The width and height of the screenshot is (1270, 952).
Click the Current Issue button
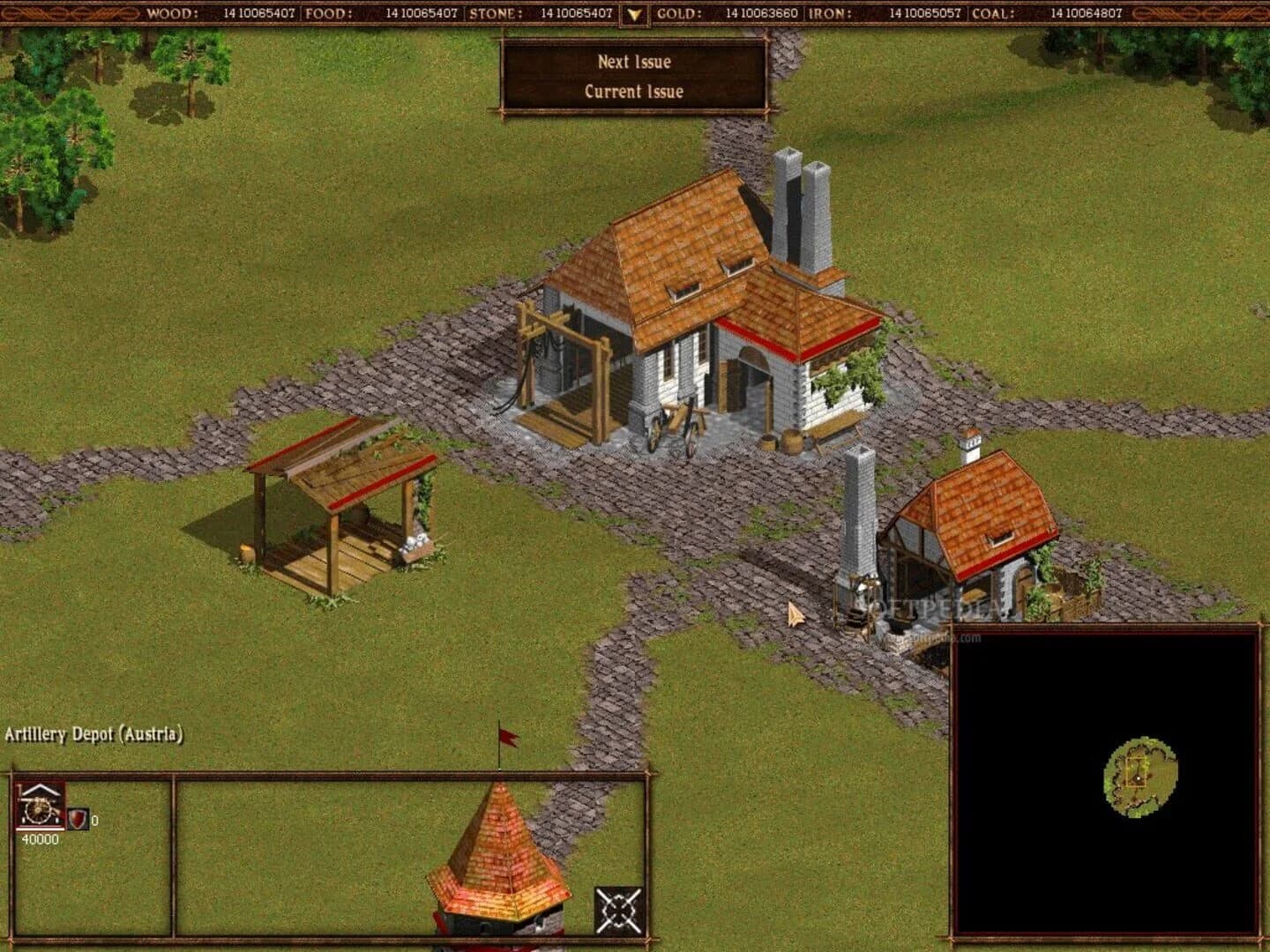[x=637, y=91]
